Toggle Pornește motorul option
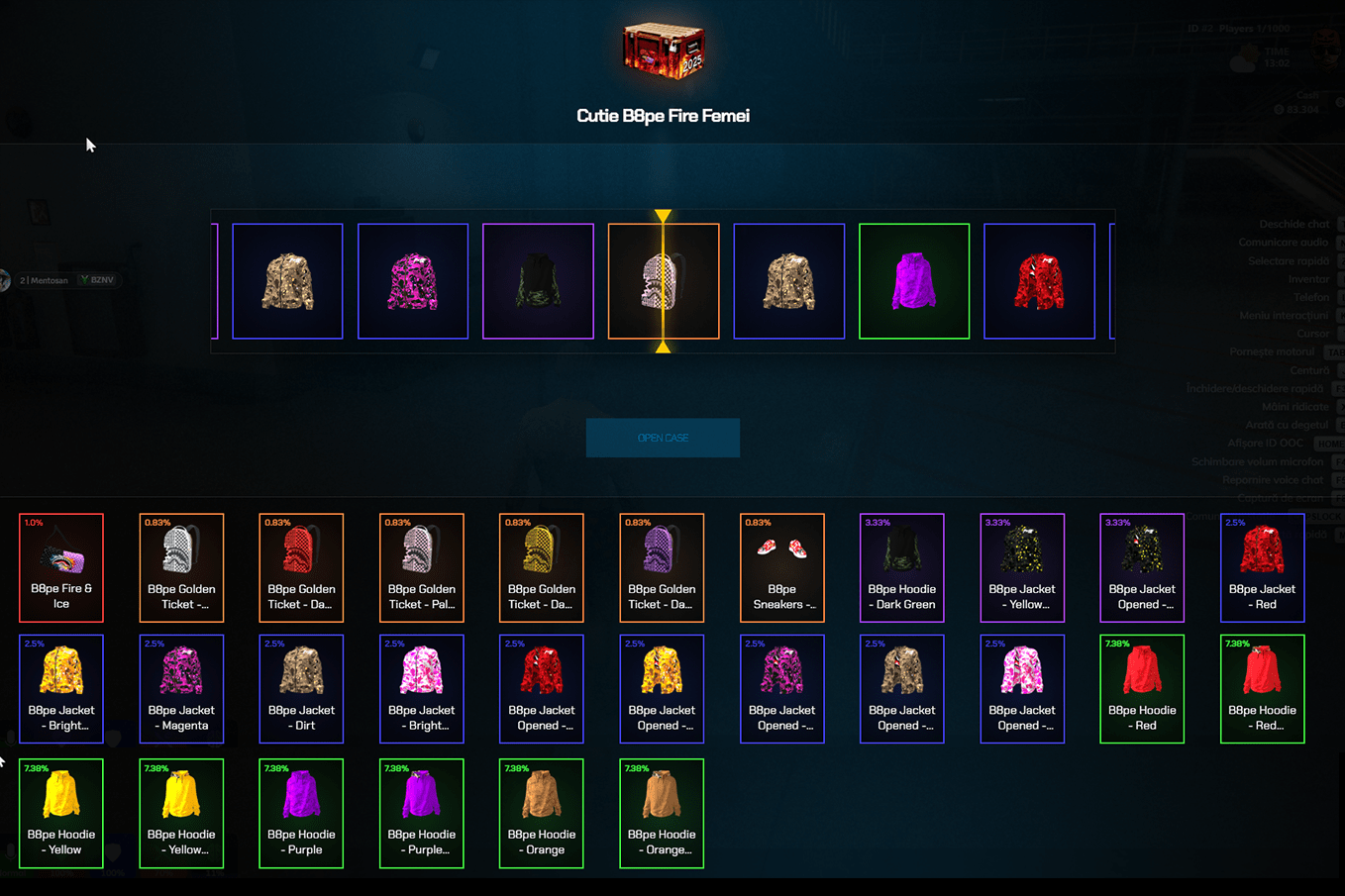1345x896 pixels. tap(1272, 351)
